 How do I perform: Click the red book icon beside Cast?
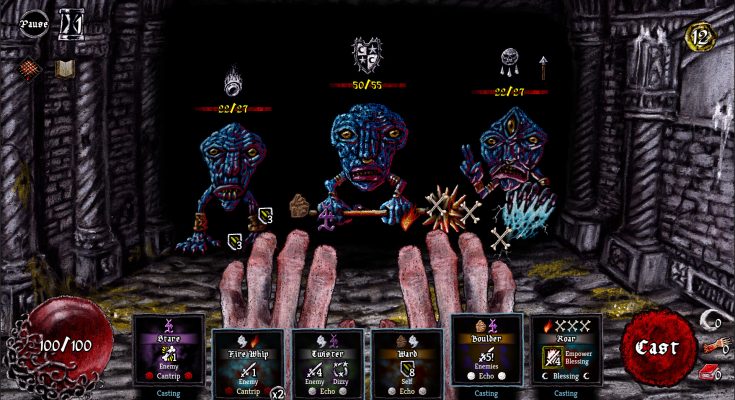[710, 371]
